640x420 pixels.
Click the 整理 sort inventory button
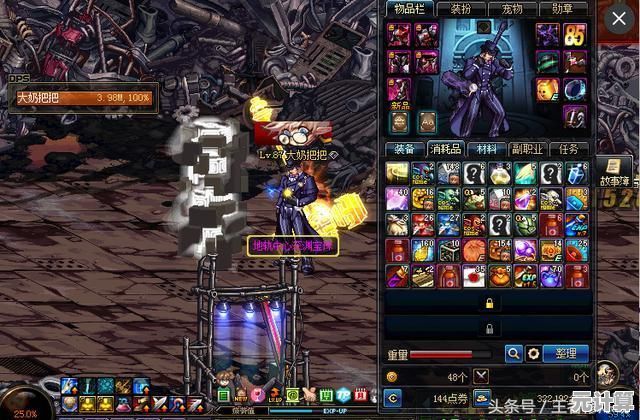coord(567,353)
